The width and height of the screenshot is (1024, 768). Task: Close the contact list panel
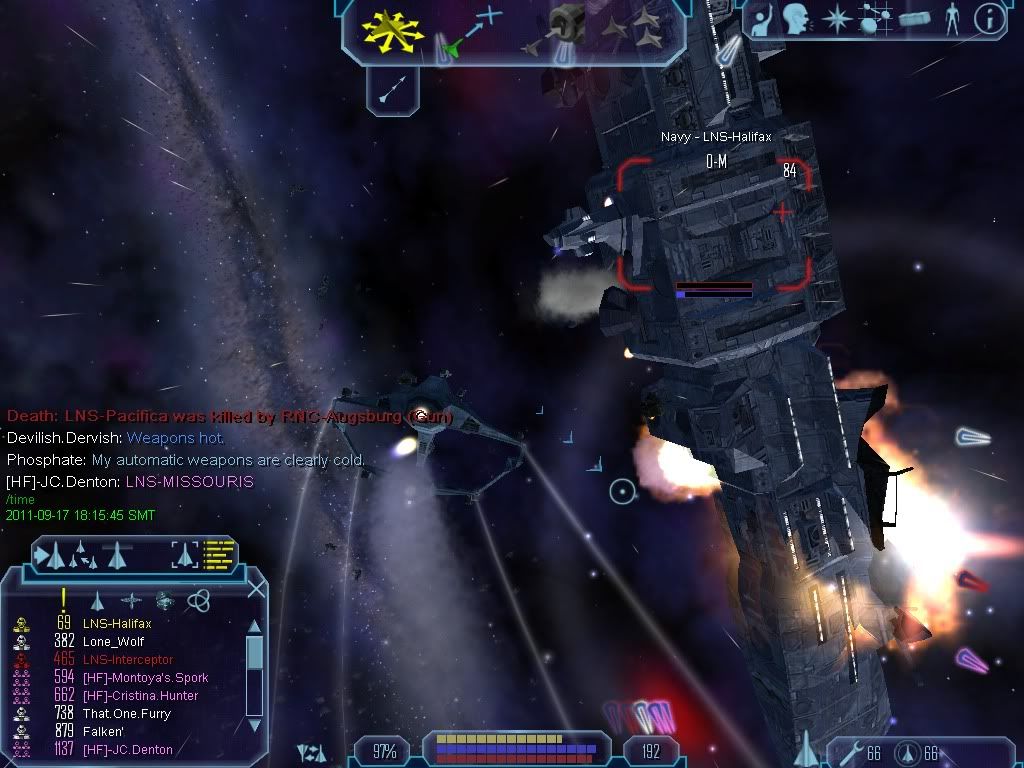(x=256, y=590)
